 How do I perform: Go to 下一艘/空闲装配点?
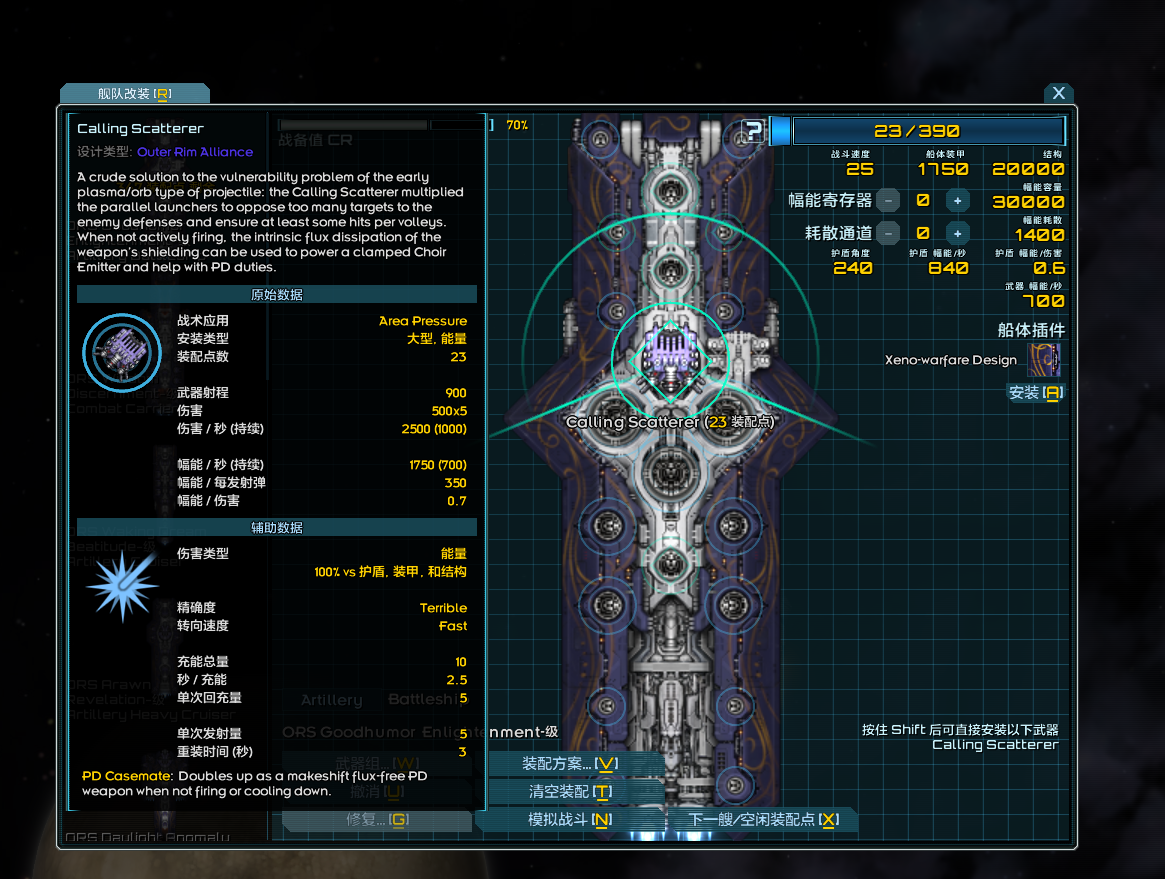tap(763, 820)
